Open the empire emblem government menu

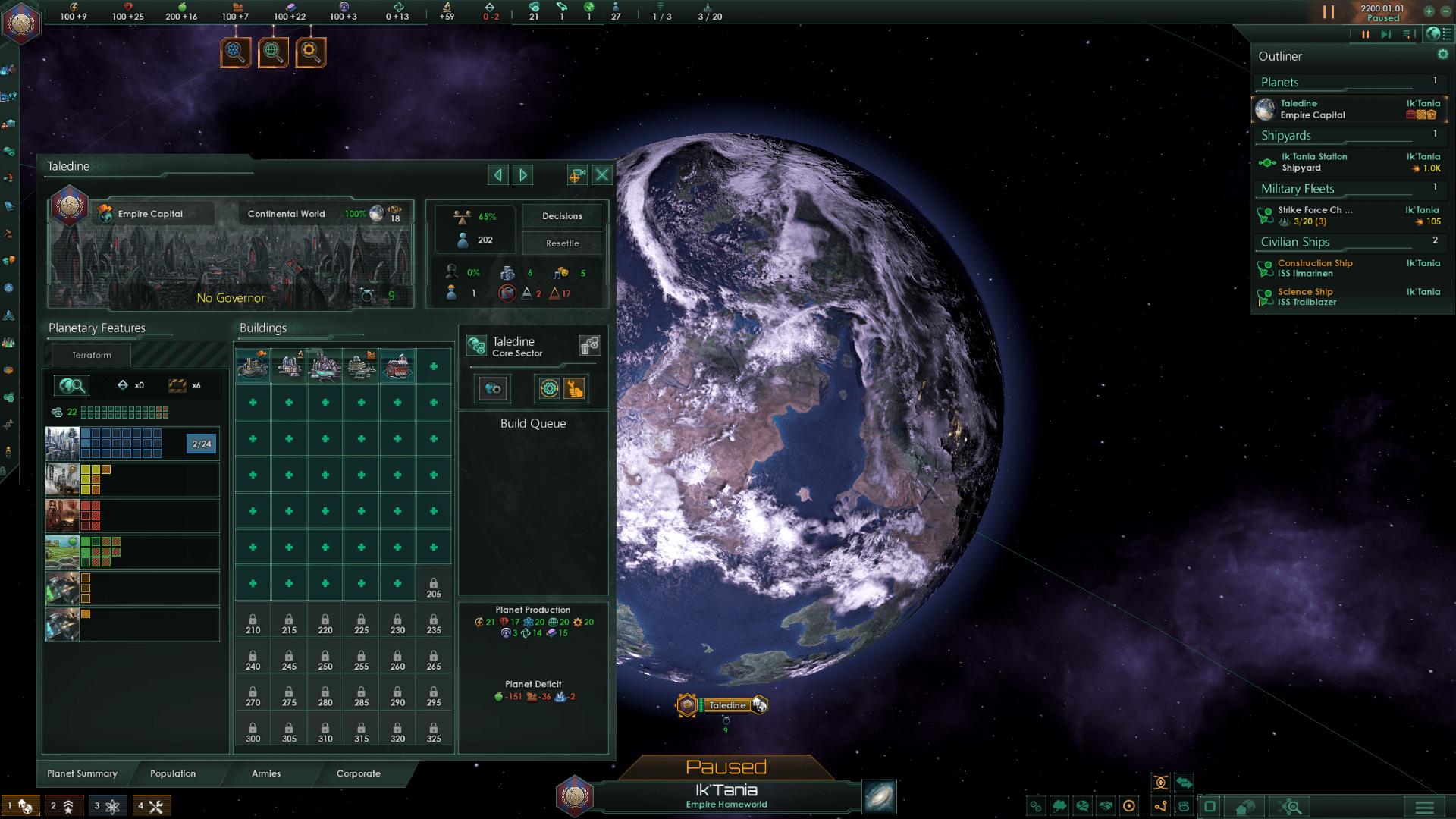(21, 22)
